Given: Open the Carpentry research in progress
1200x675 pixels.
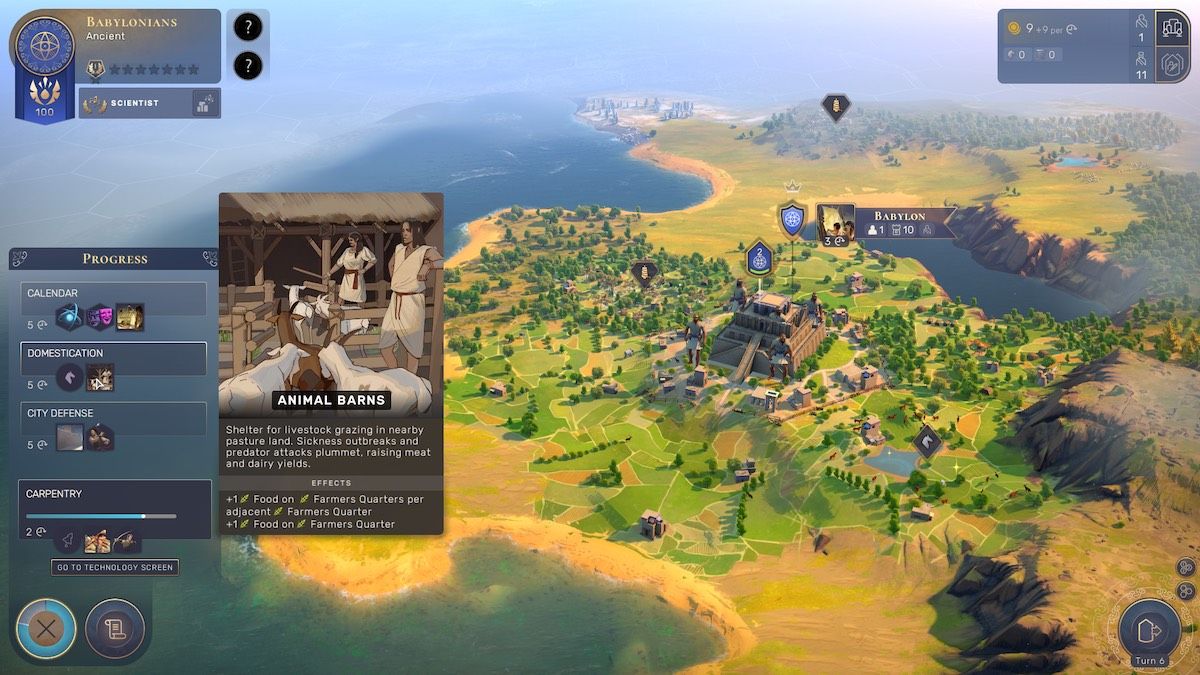Looking at the screenshot, I should click(x=114, y=508).
